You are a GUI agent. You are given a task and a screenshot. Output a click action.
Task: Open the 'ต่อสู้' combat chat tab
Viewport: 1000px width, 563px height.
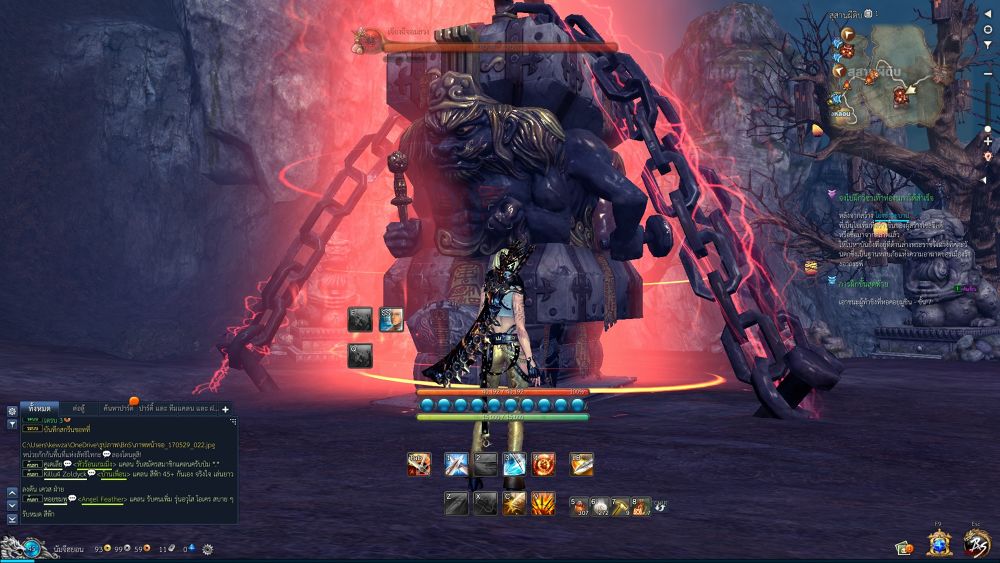(x=78, y=408)
